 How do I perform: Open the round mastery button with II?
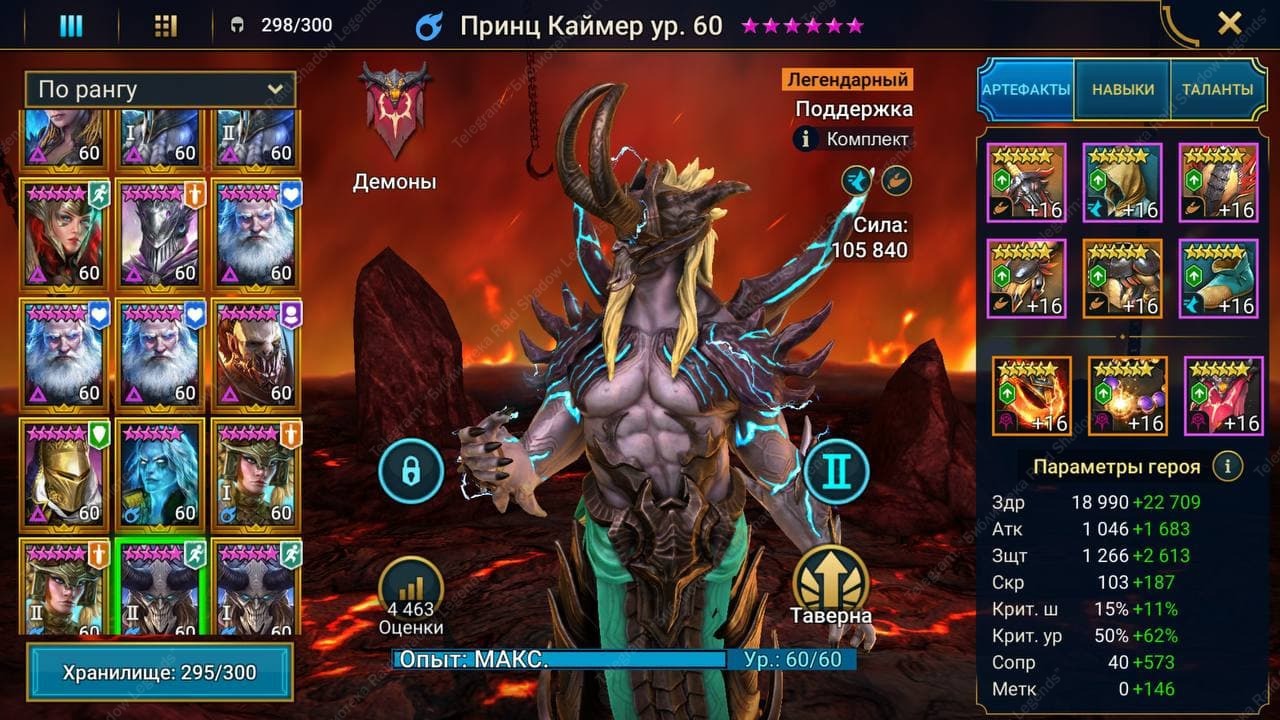pyautogui.click(x=836, y=471)
